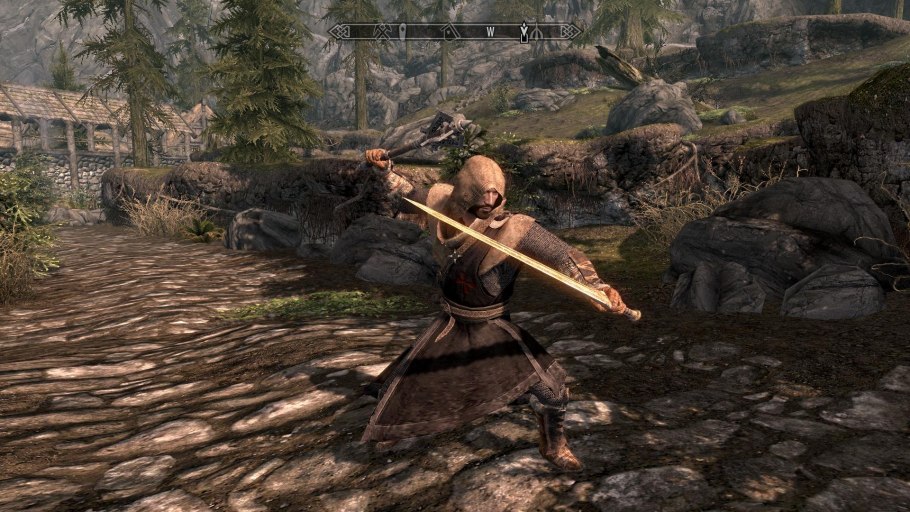Select the house-shaped location marker on compass

click(451, 32)
